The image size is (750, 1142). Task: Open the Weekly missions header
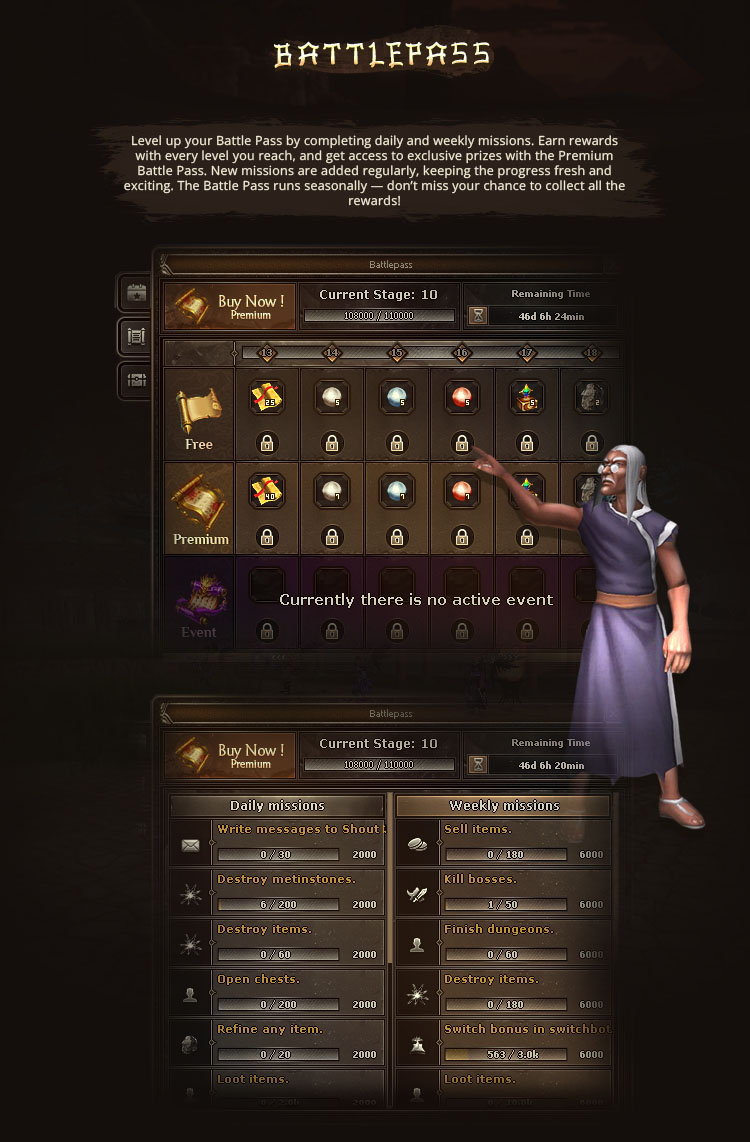click(504, 806)
